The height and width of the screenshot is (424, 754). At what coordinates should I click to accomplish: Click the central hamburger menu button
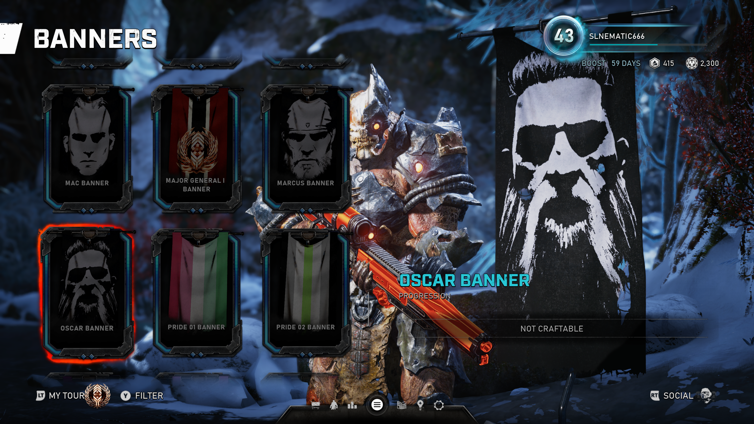click(377, 405)
